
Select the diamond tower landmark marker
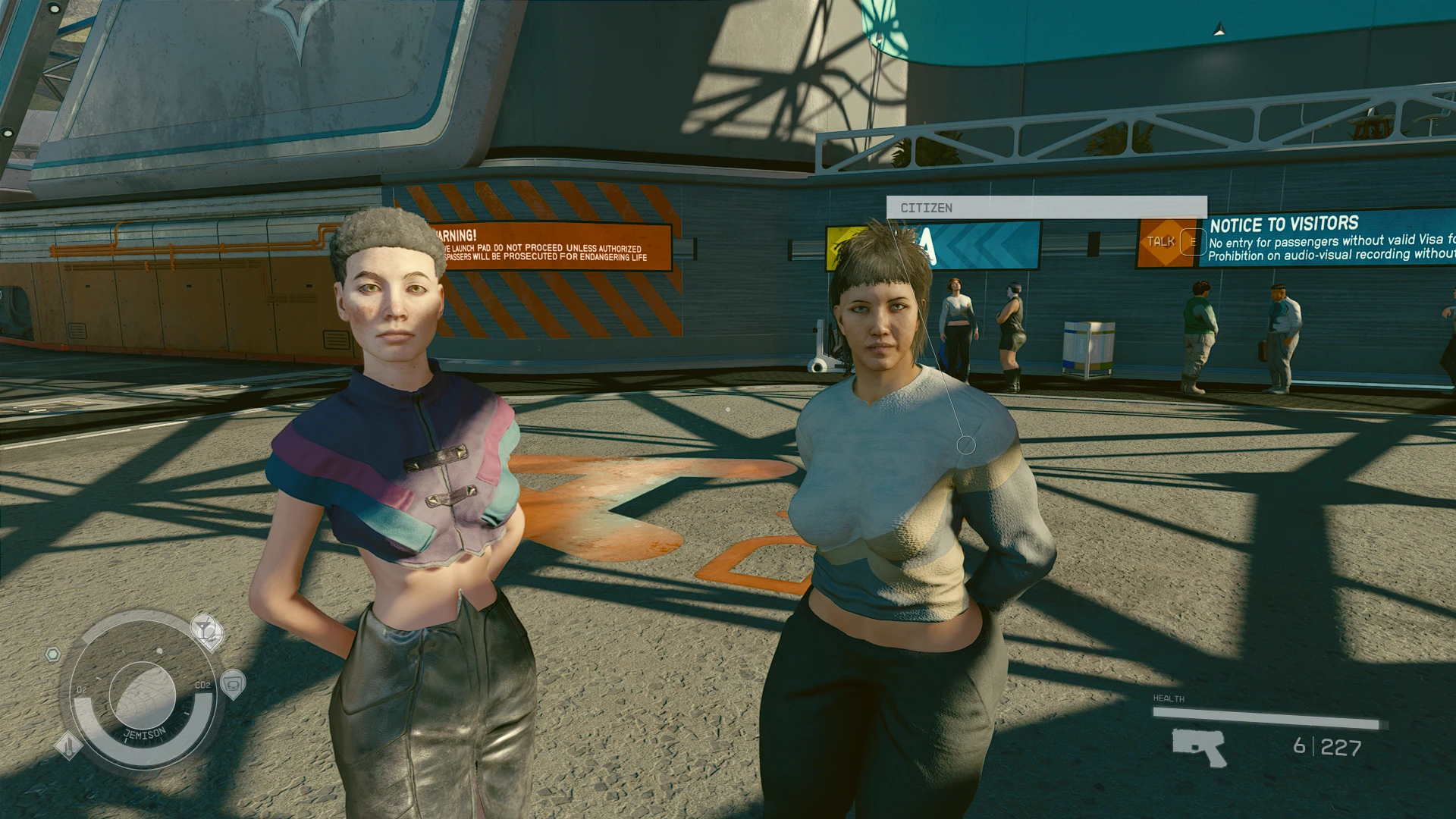68,745
